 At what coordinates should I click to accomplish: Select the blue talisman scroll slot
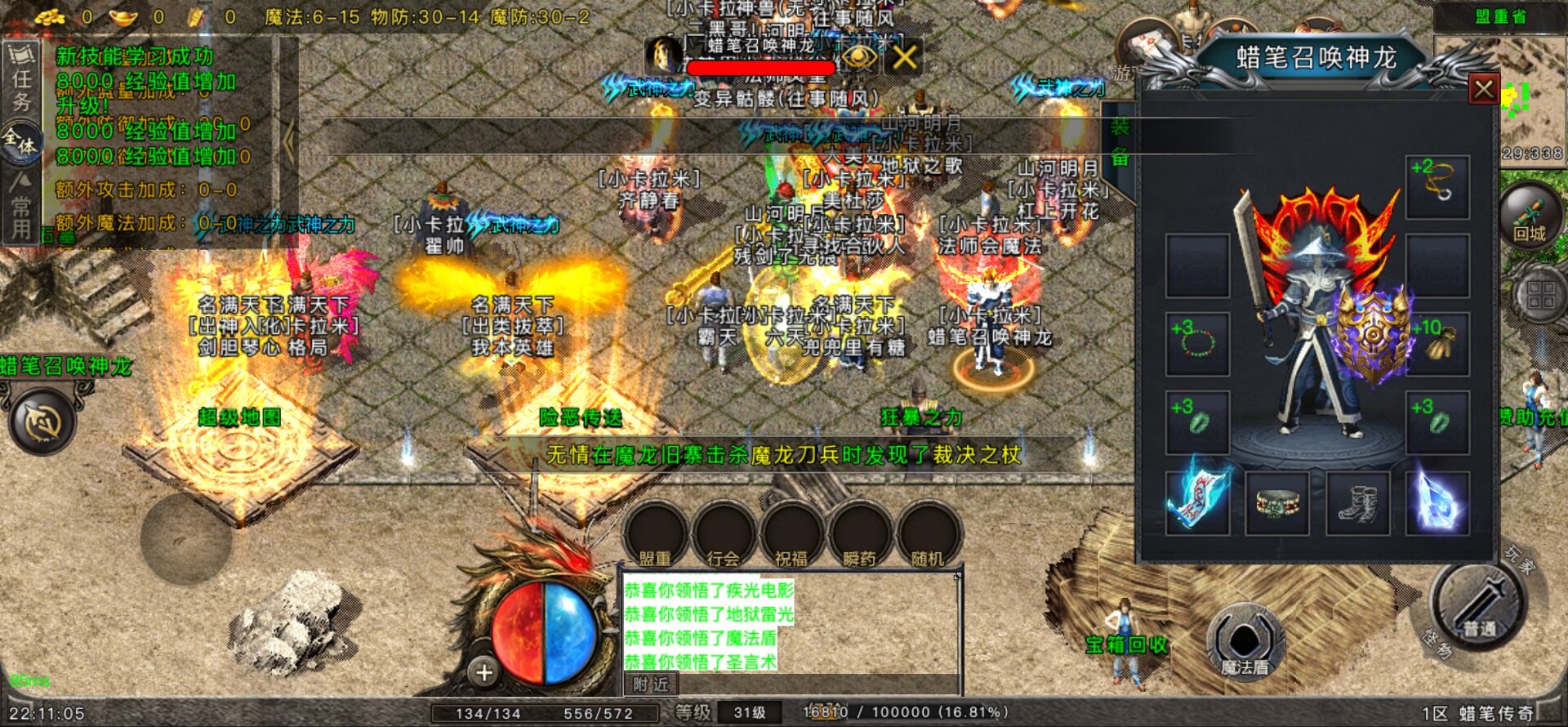[x=1197, y=502]
